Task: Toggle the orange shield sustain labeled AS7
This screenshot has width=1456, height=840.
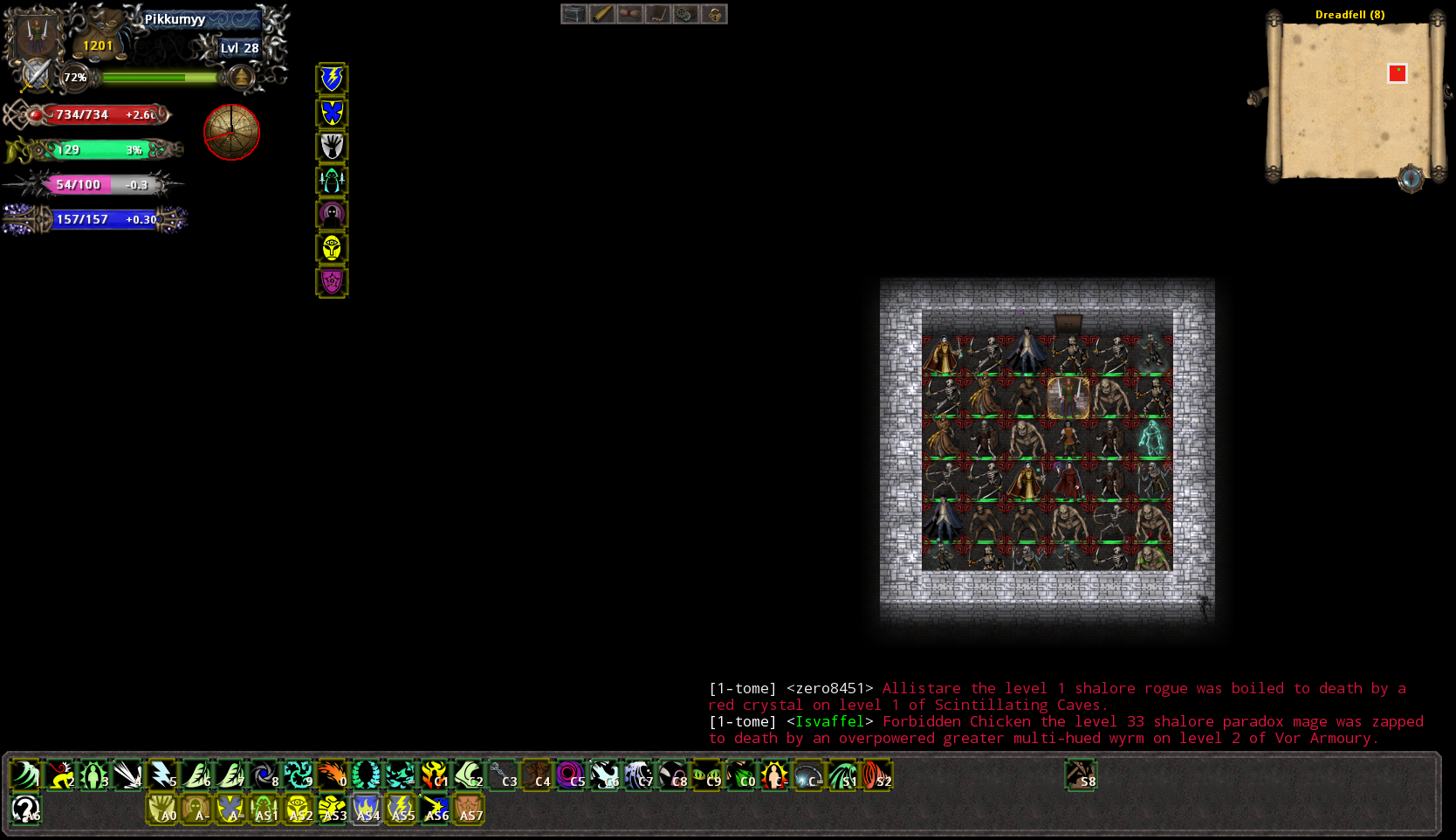Action: pyautogui.click(x=469, y=809)
